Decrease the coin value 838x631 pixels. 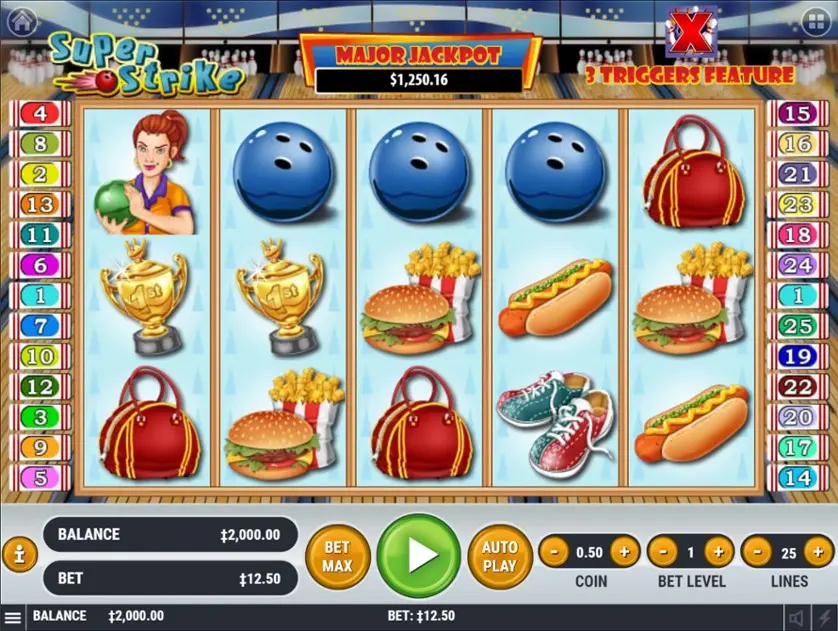(x=555, y=551)
